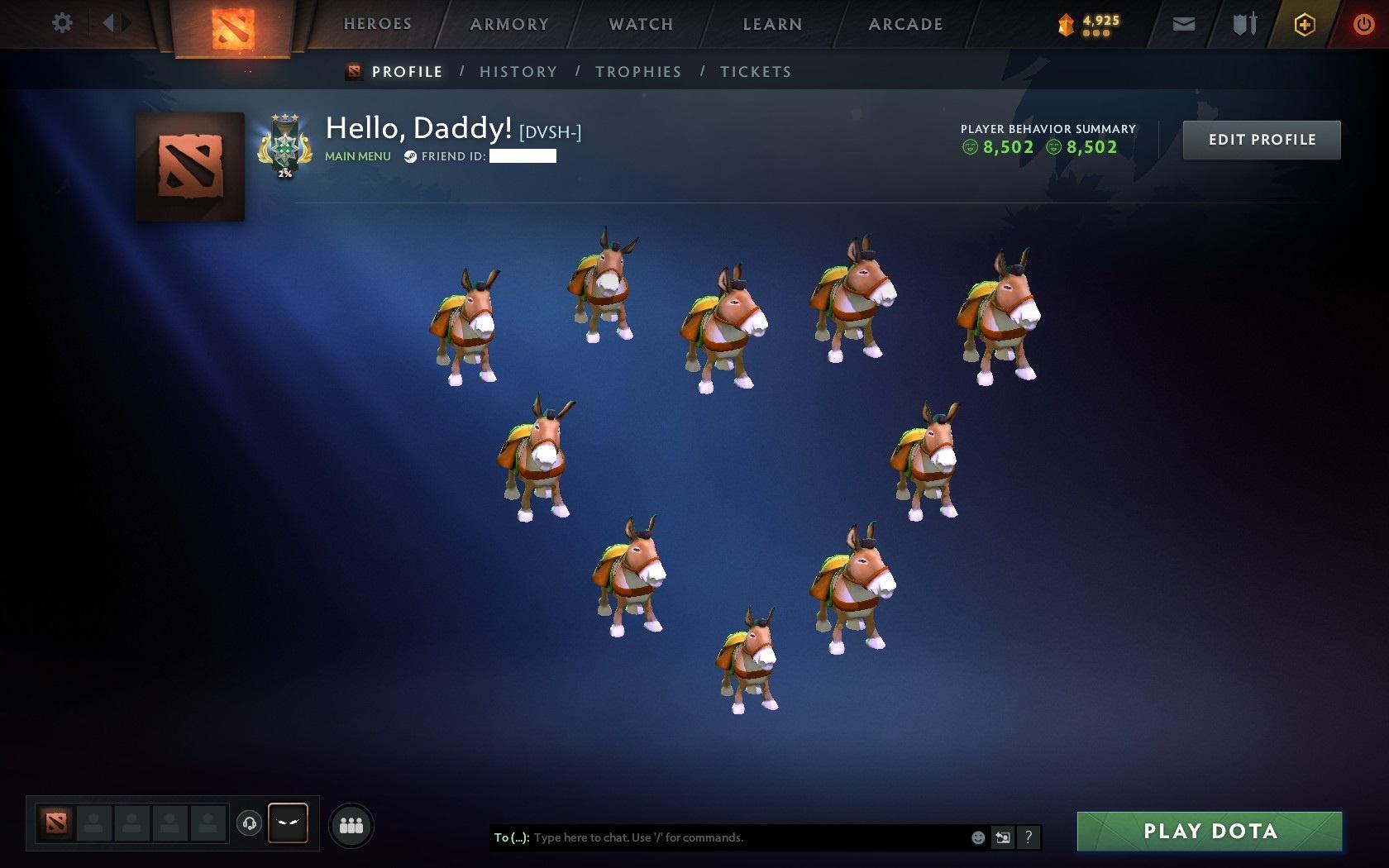Toggle the whisper mode icon beside chat

click(1003, 837)
